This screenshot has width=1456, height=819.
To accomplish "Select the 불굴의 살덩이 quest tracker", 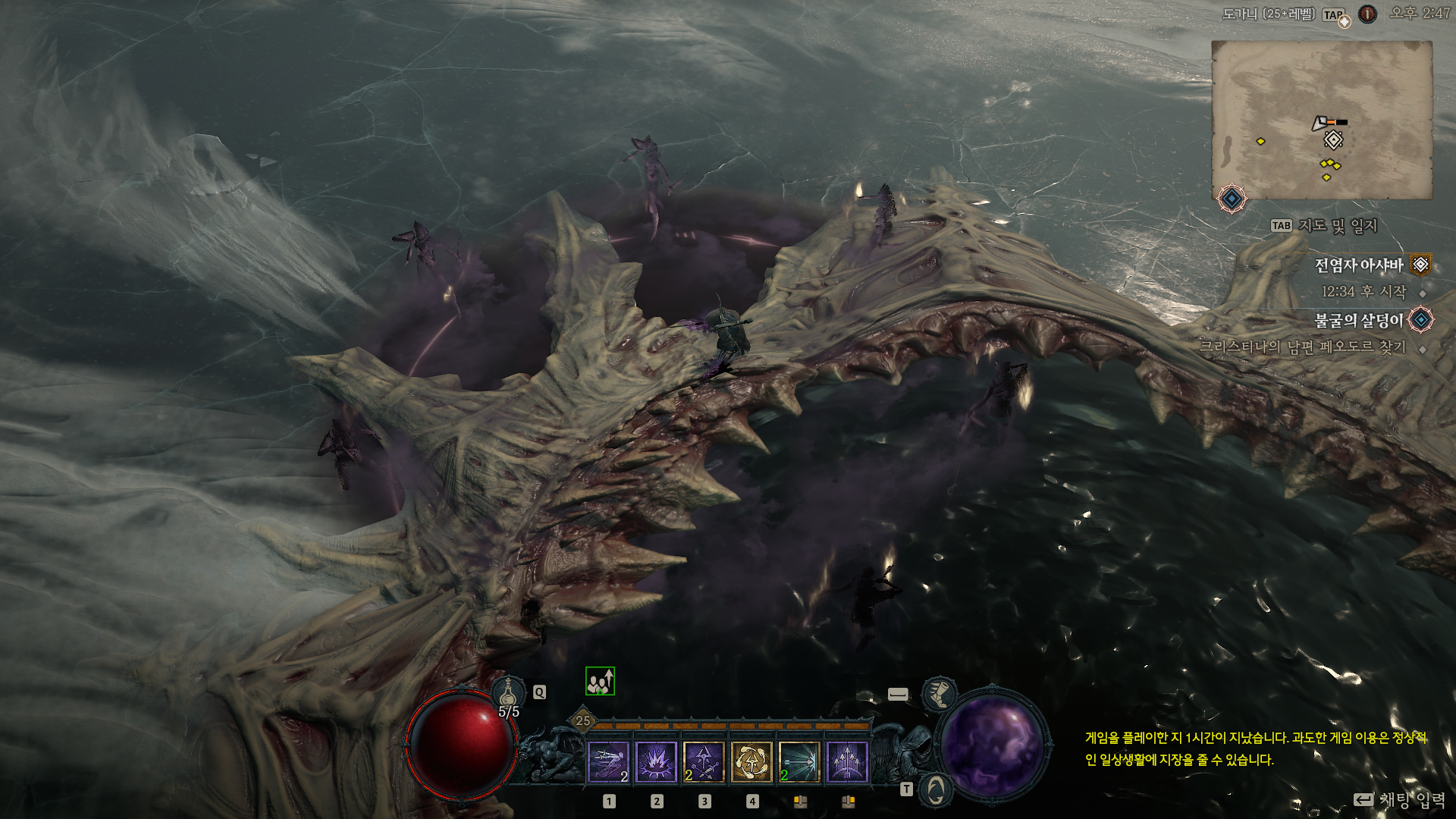I will 1358,321.
